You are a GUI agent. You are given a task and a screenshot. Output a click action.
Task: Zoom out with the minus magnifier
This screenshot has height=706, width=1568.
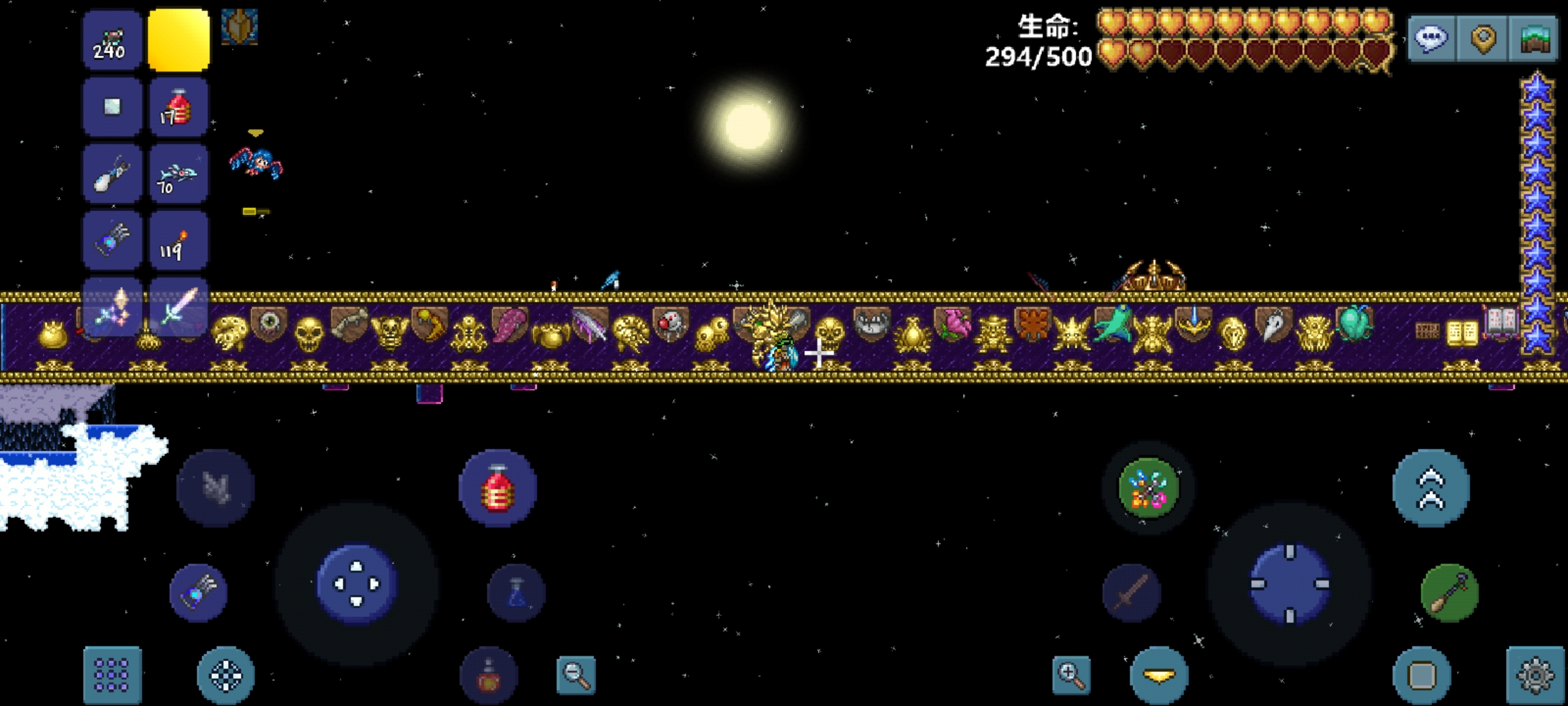(576, 675)
